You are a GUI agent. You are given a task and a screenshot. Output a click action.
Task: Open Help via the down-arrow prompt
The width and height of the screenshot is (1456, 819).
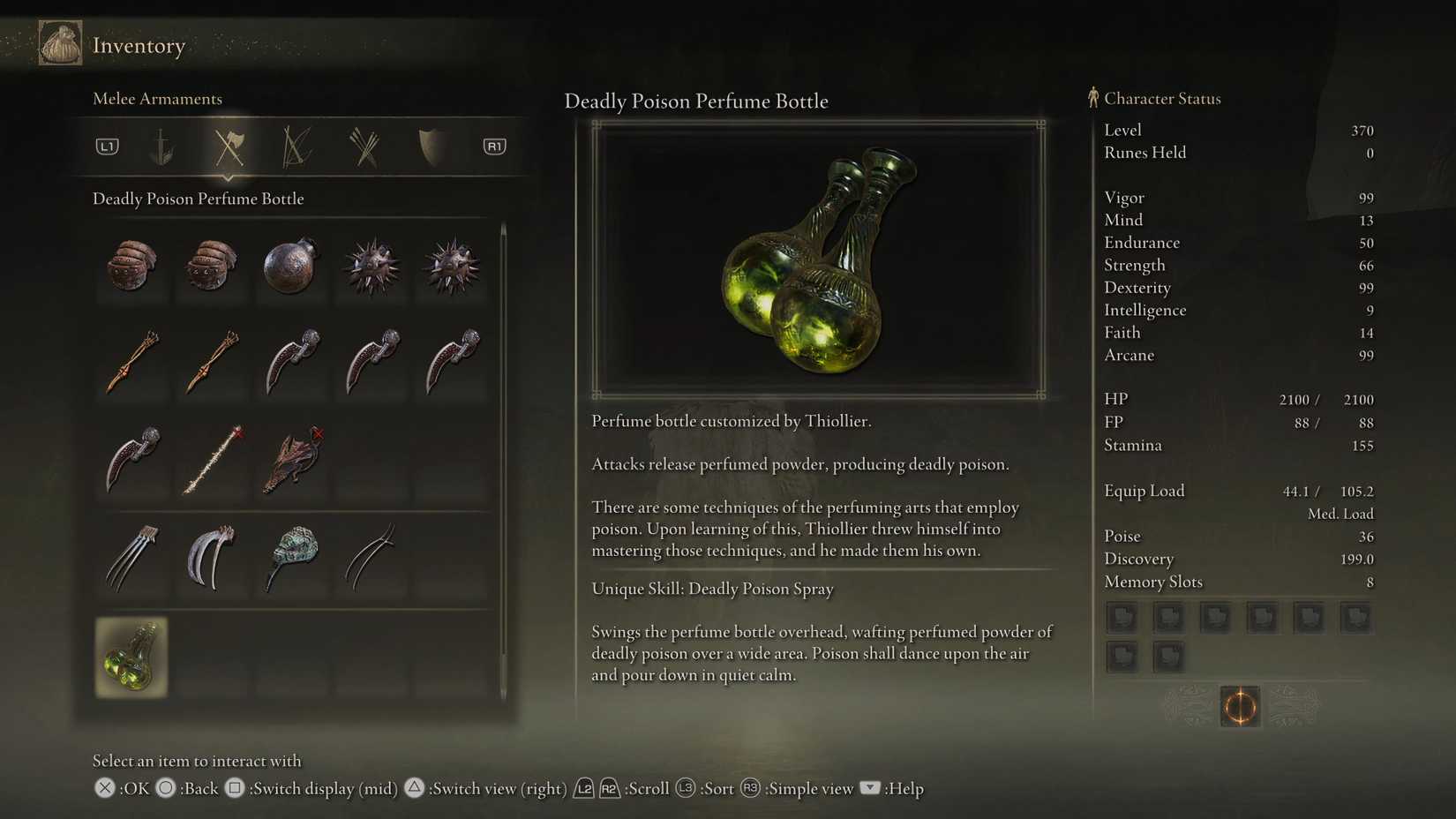click(x=869, y=788)
